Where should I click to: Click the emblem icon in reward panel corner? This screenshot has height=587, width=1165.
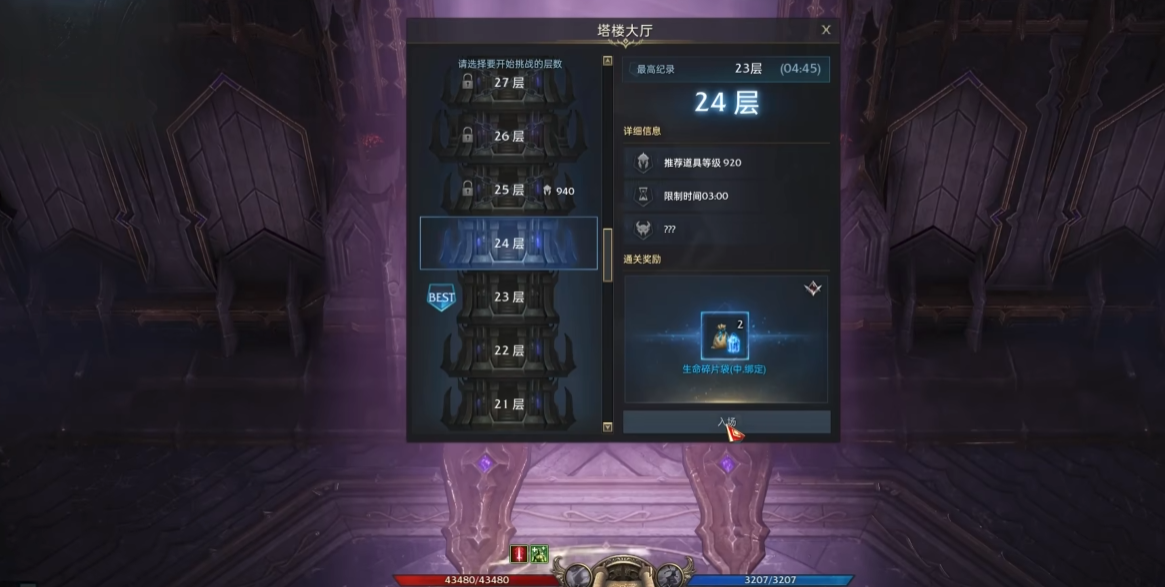813,289
